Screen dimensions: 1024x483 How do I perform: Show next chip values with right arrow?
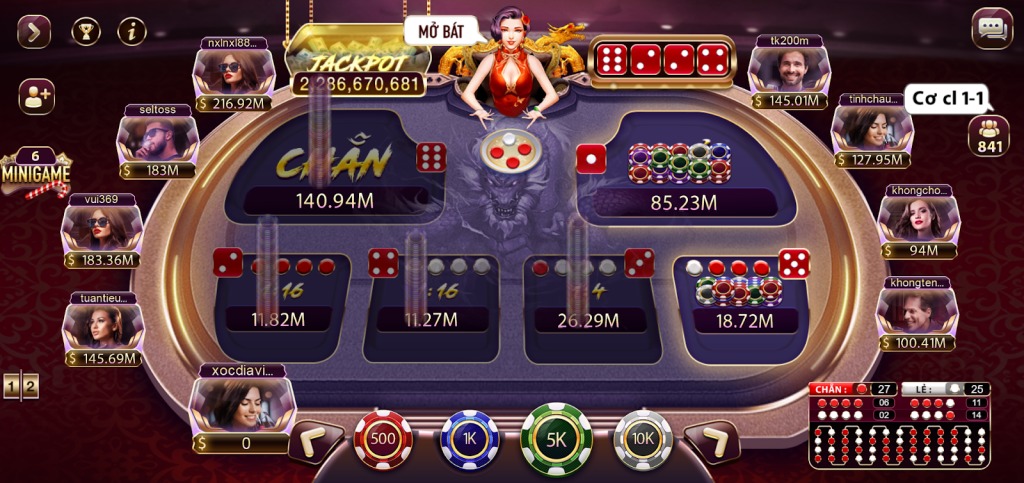(712, 441)
